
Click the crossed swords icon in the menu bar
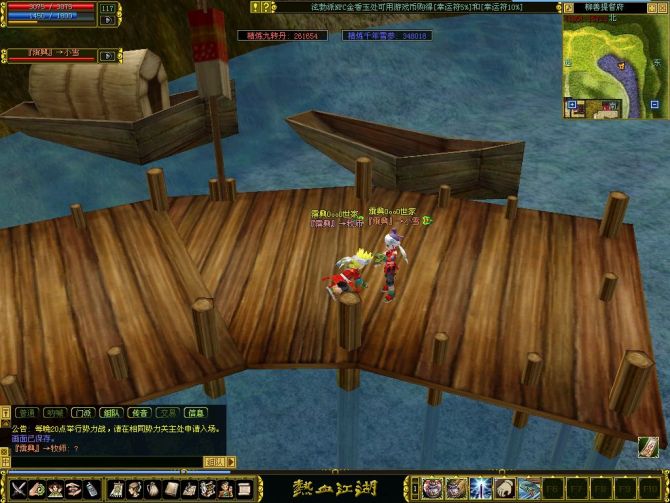click(x=17, y=489)
